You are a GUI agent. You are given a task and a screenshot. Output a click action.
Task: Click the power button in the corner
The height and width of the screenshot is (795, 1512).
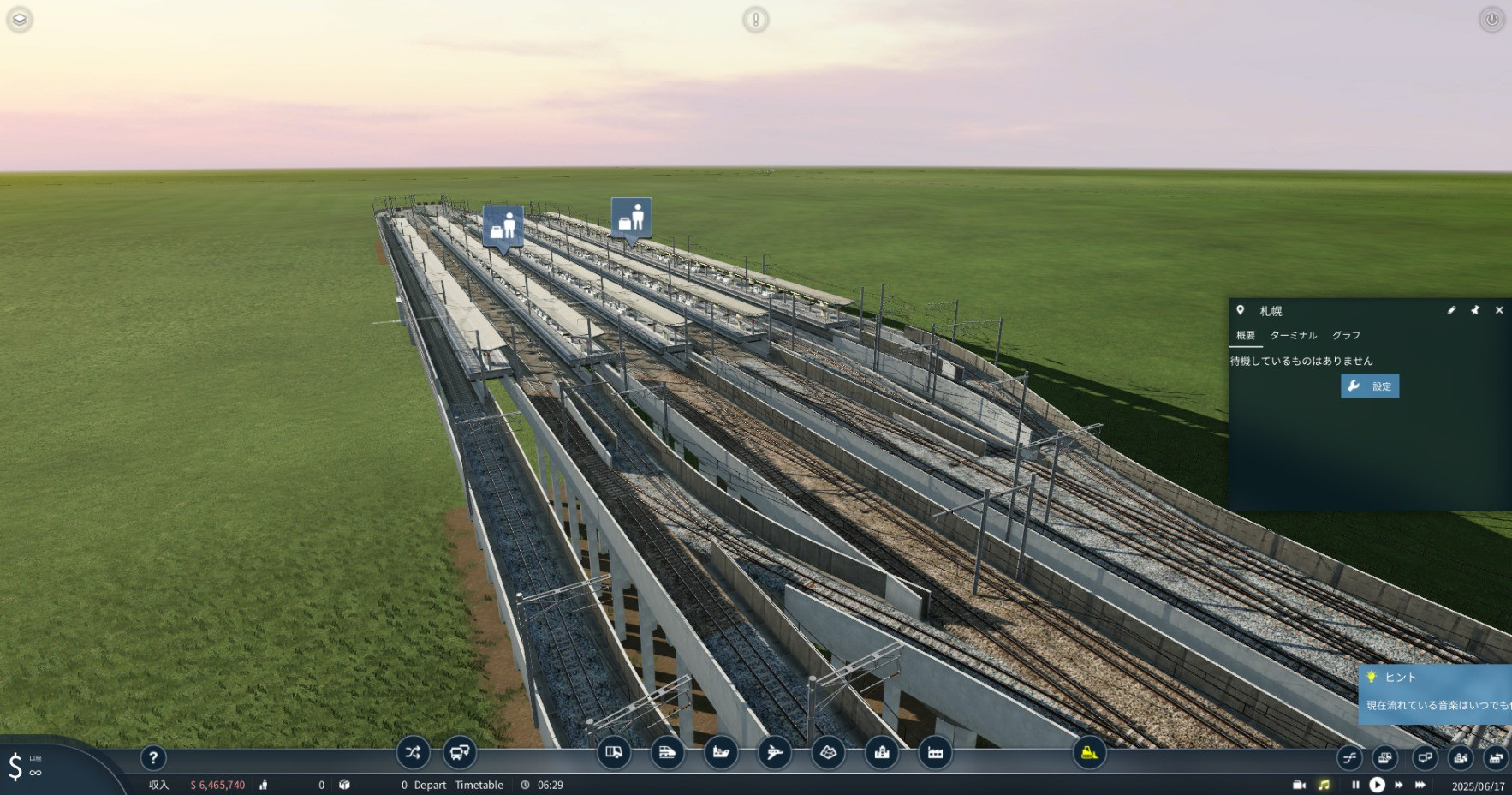[x=1491, y=19]
